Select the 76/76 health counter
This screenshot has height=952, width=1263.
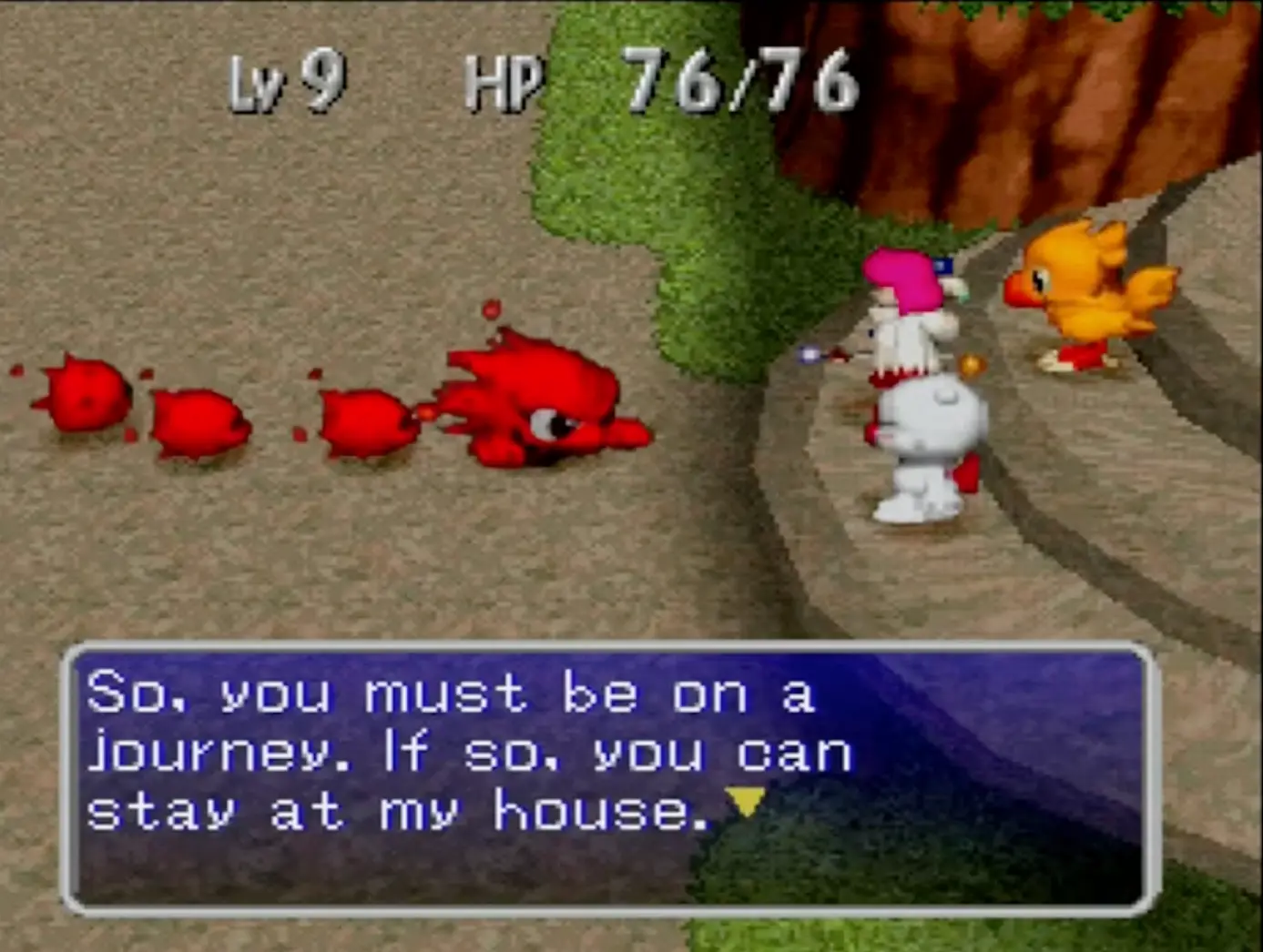click(738, 82)
